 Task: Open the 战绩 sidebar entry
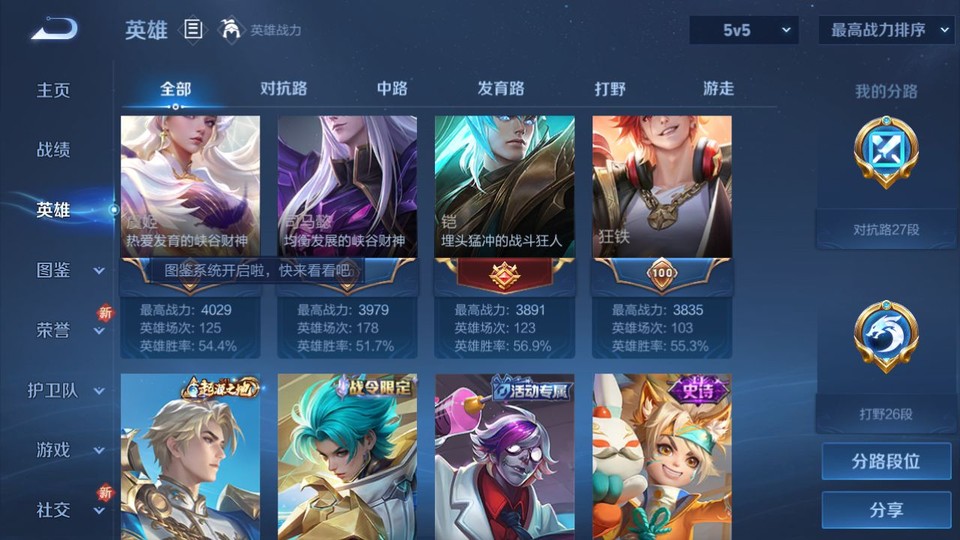[54, 150]
